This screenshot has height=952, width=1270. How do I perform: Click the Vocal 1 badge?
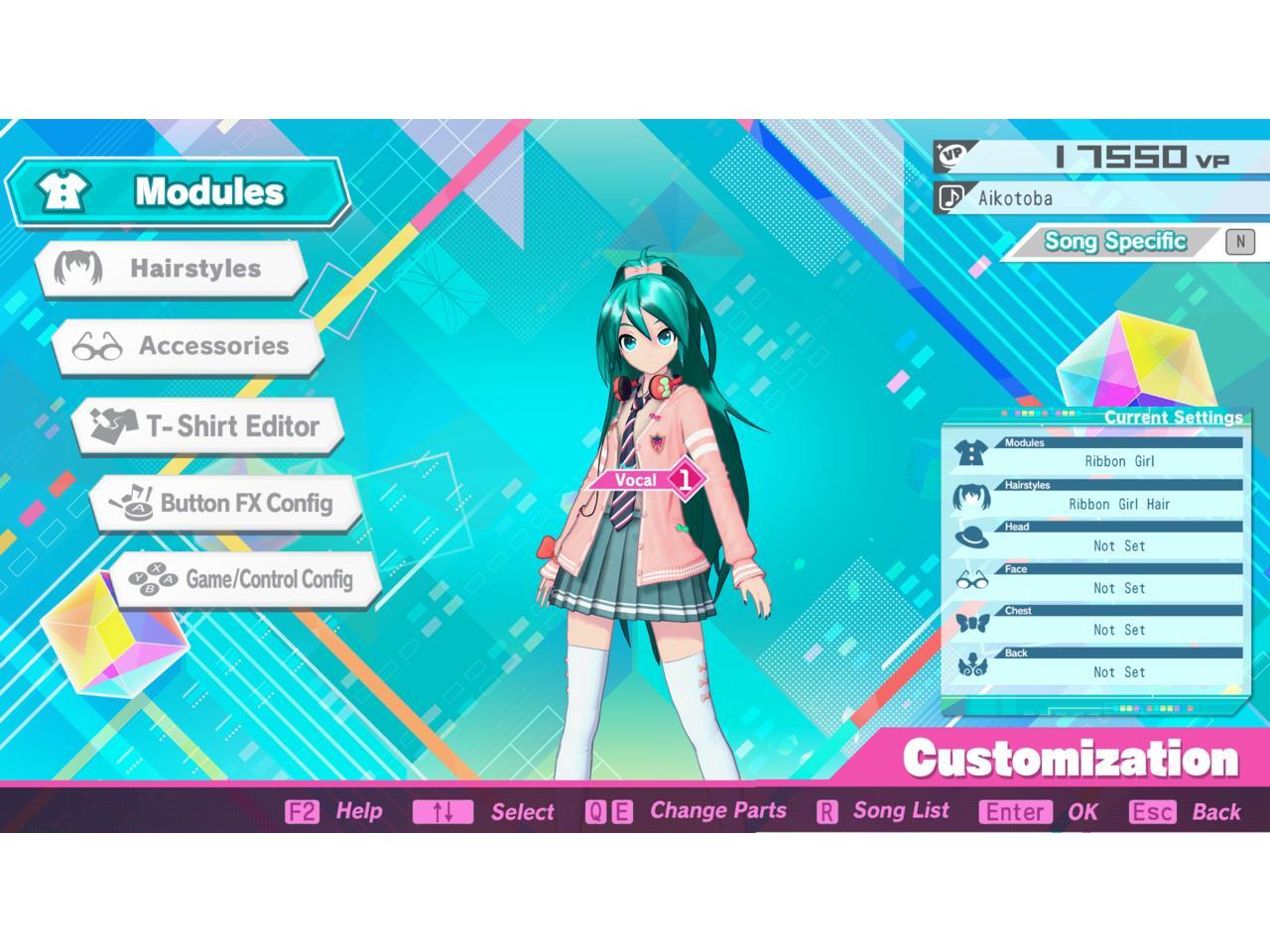point(645,480)
